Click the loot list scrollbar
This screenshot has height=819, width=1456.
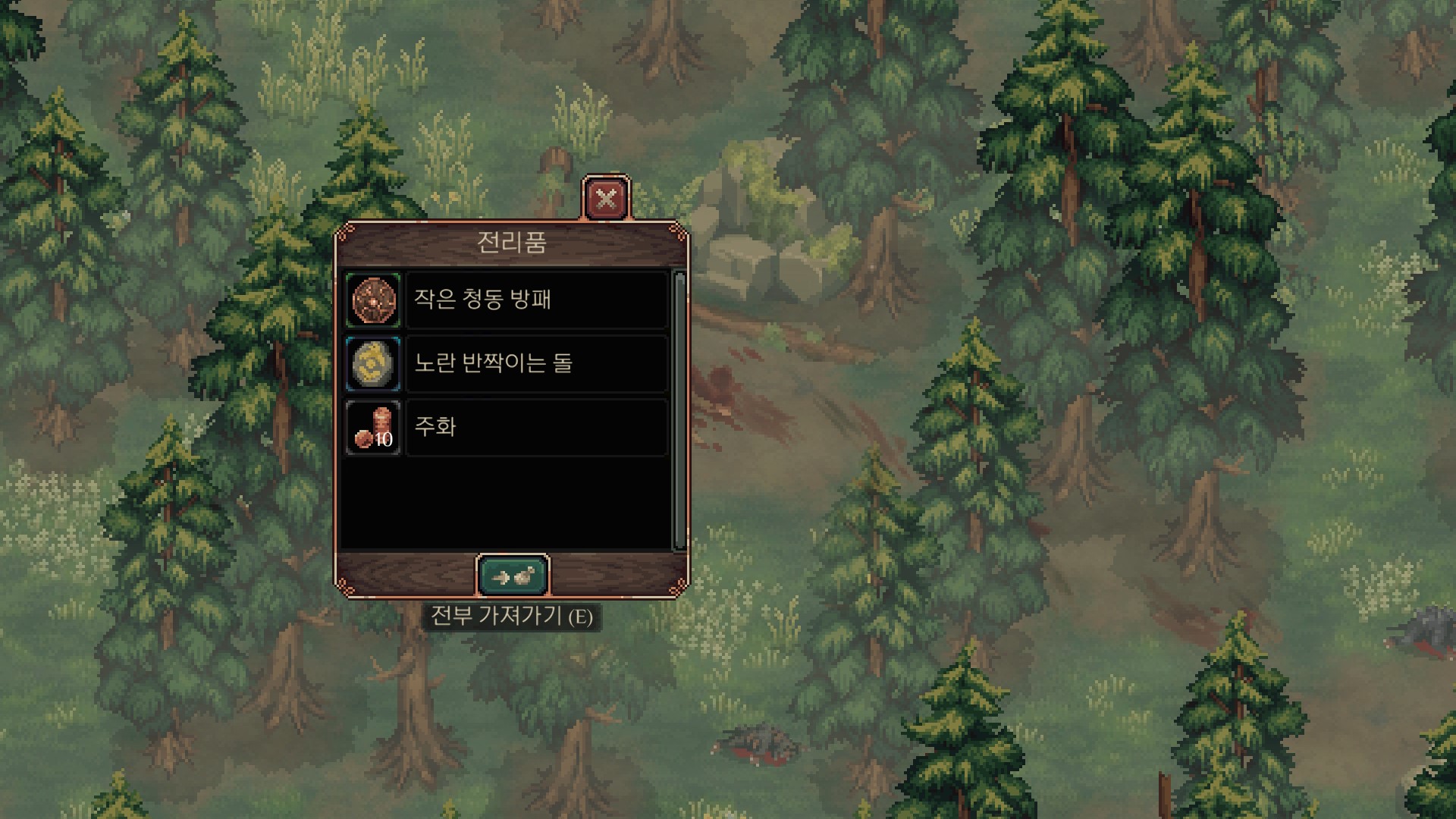point(679,409)
